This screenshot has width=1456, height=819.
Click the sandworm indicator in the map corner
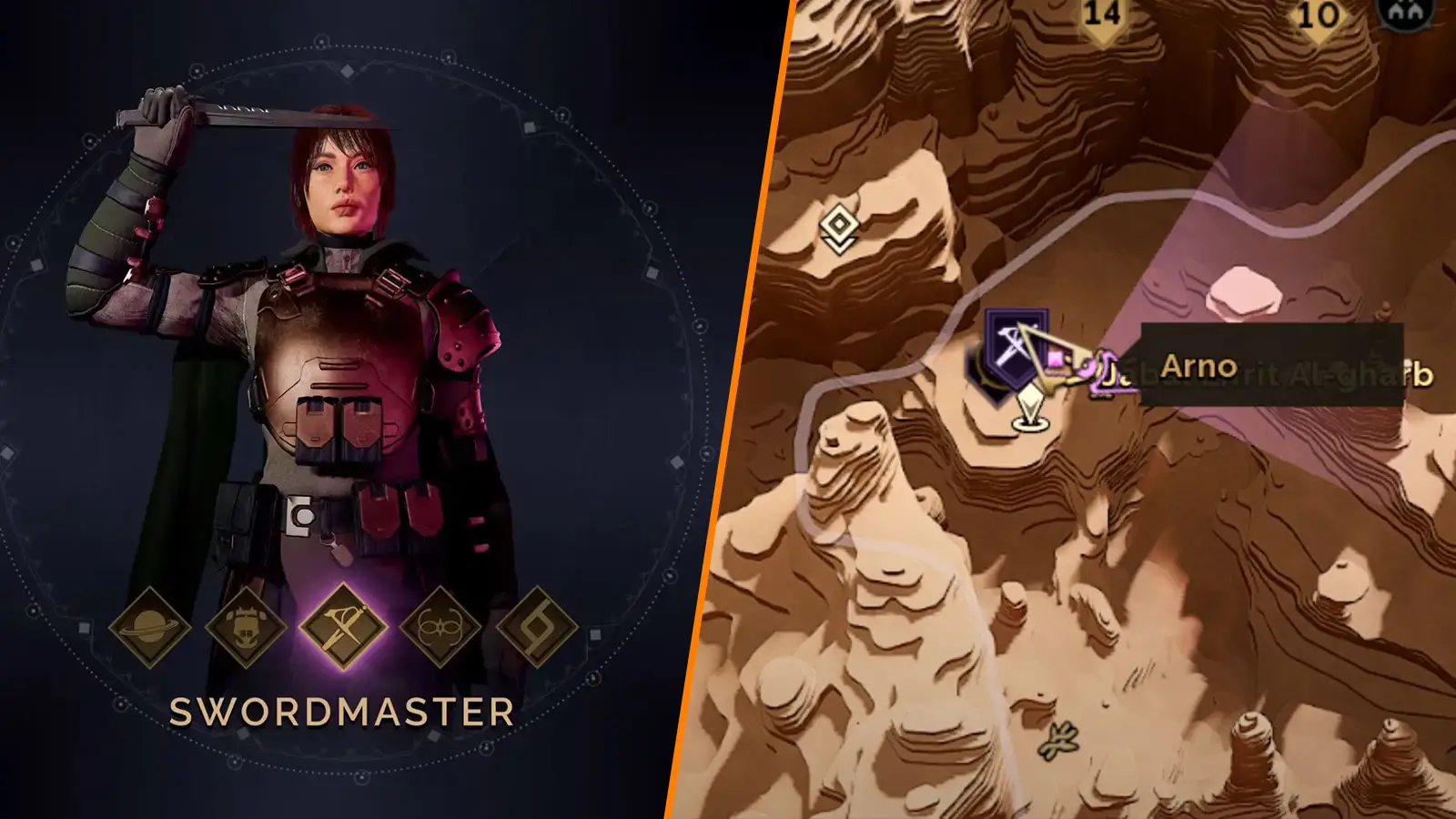[x=1406, y=14]
